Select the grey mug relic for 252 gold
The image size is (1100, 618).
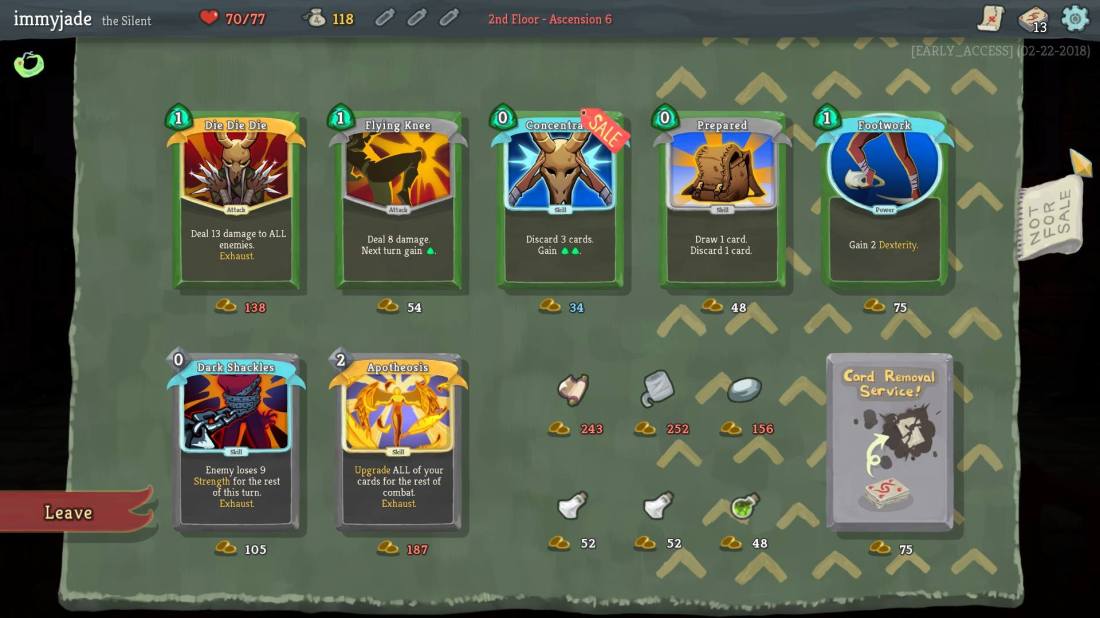coord(657,388)
